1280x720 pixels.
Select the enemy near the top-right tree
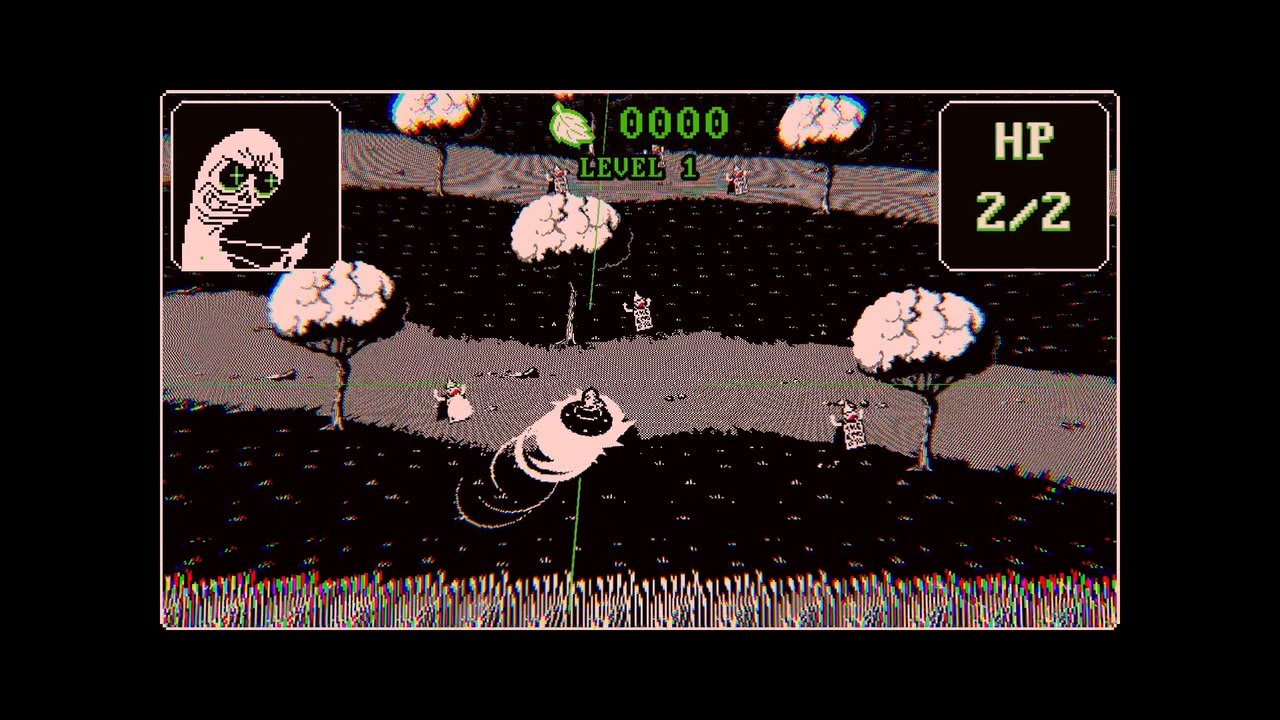[x=736, y=178]
